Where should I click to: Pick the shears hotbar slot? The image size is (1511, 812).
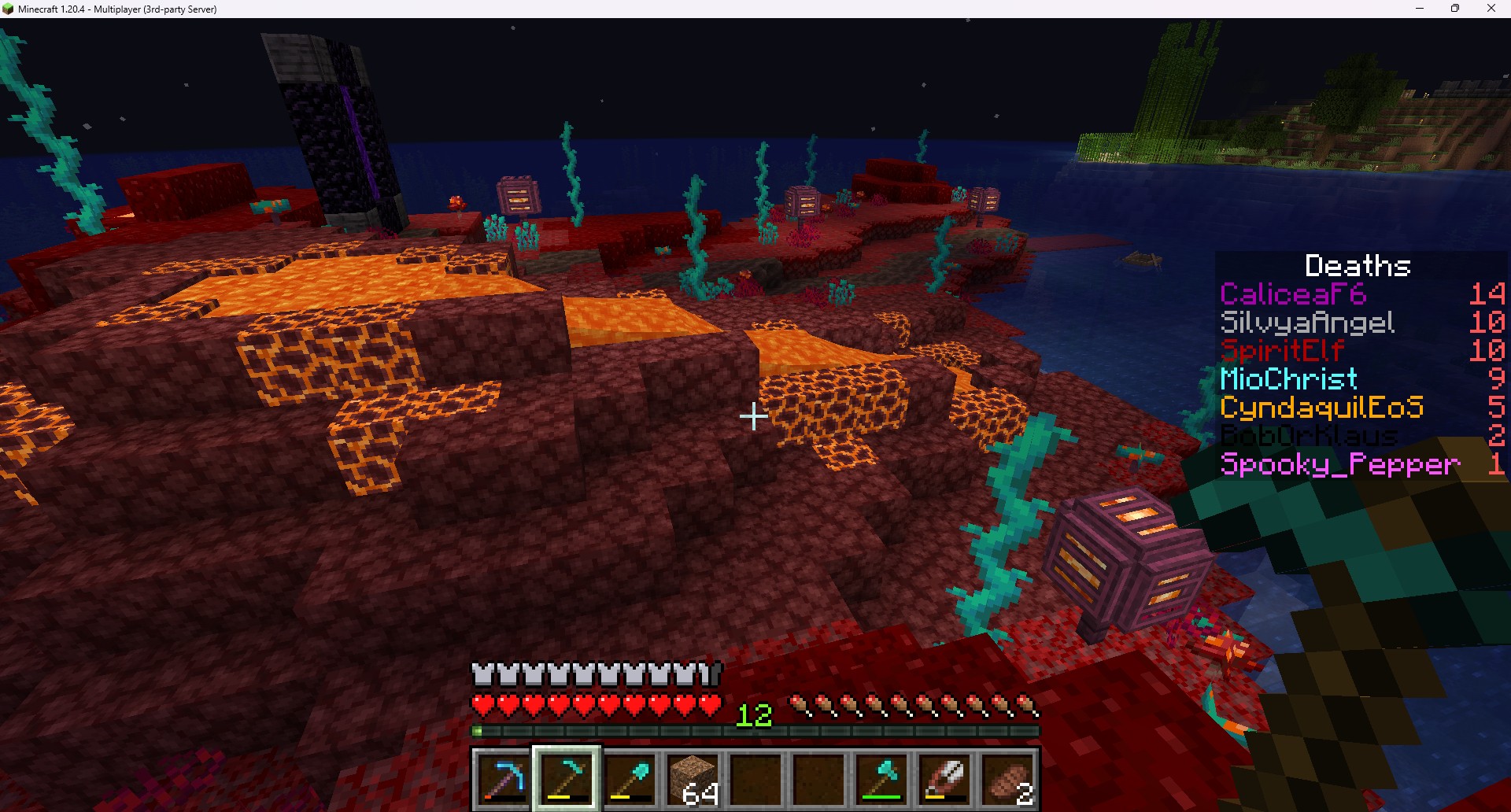pyautogui.click(x=944, y=778)
